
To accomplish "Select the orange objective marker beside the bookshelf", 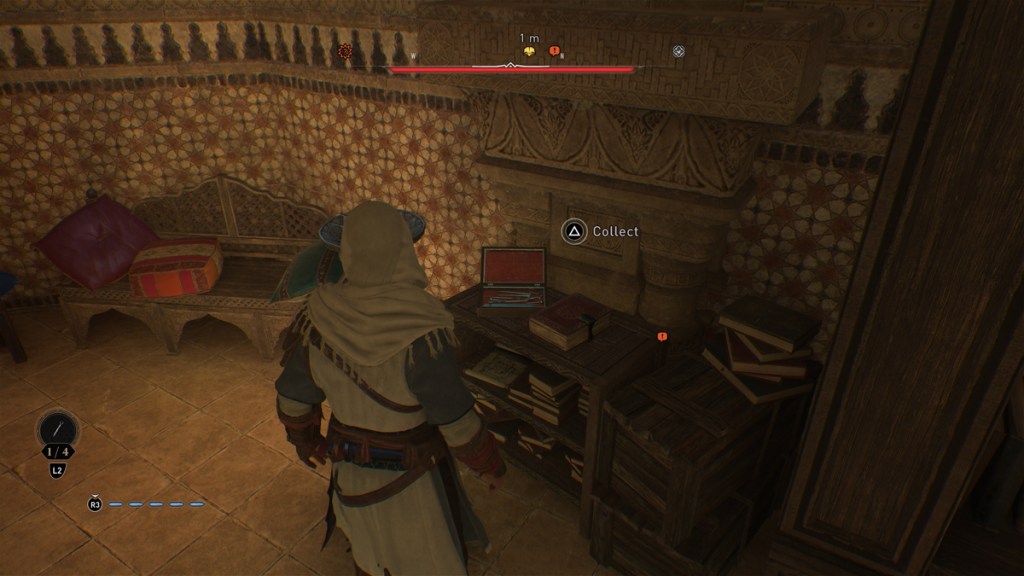I will point(662,337).
